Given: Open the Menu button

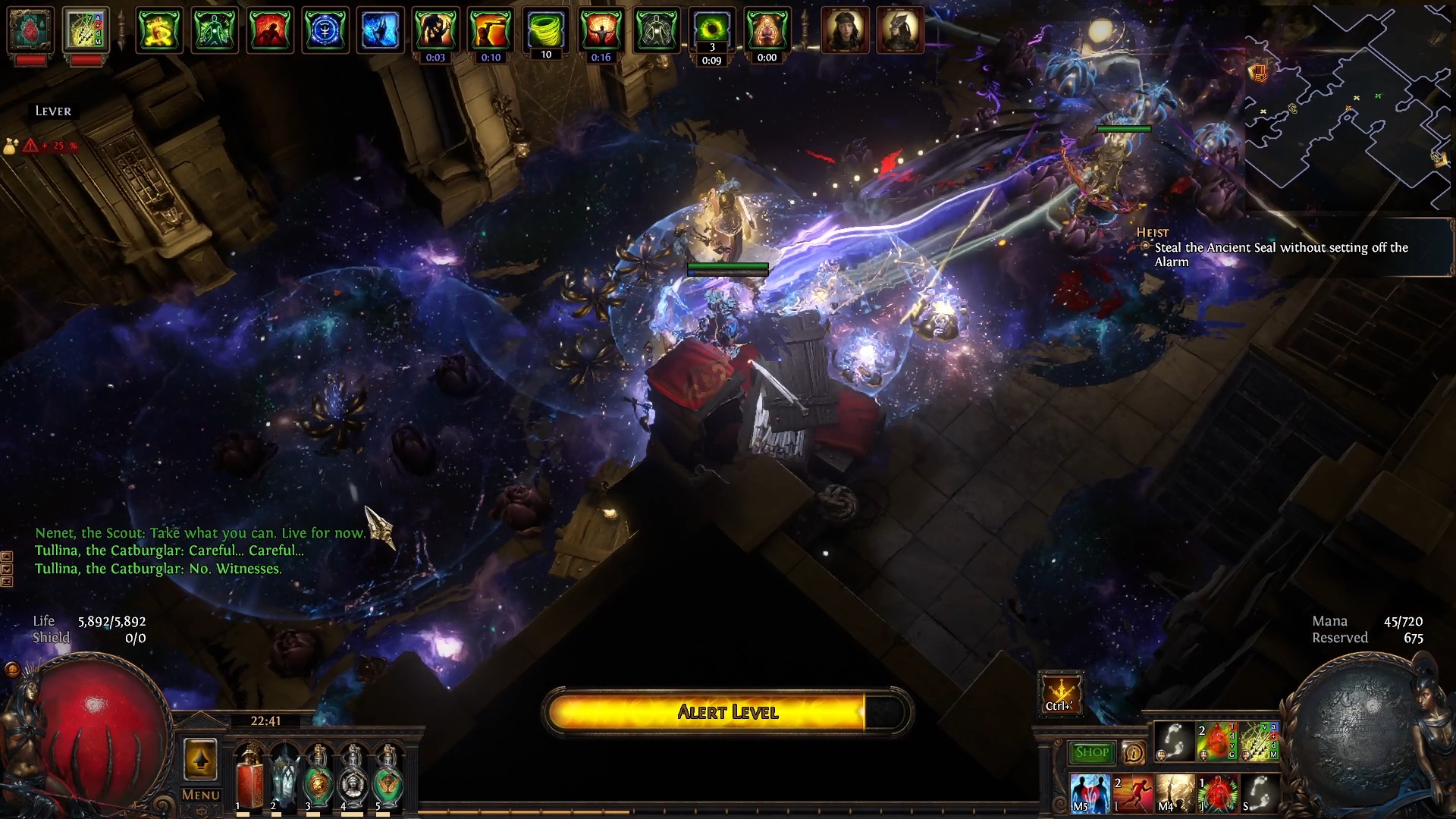Looking at the screenshot, I should [x=201, y=795].
